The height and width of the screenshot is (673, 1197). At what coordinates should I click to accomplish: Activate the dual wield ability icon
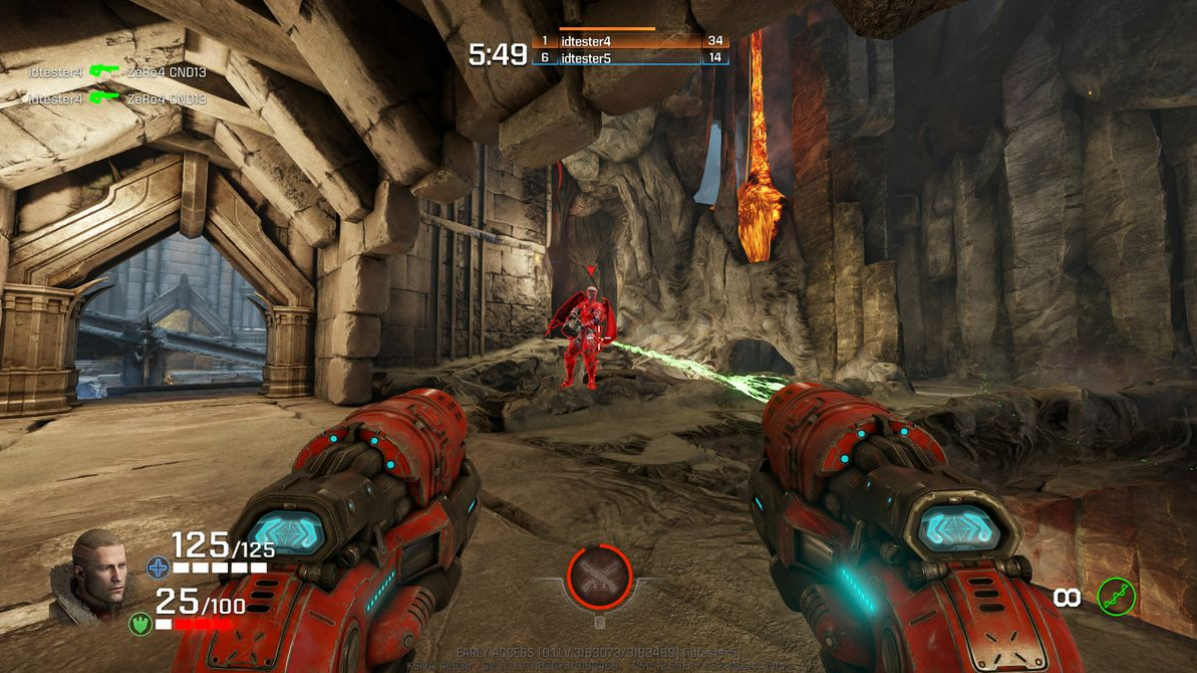[600, 577]
